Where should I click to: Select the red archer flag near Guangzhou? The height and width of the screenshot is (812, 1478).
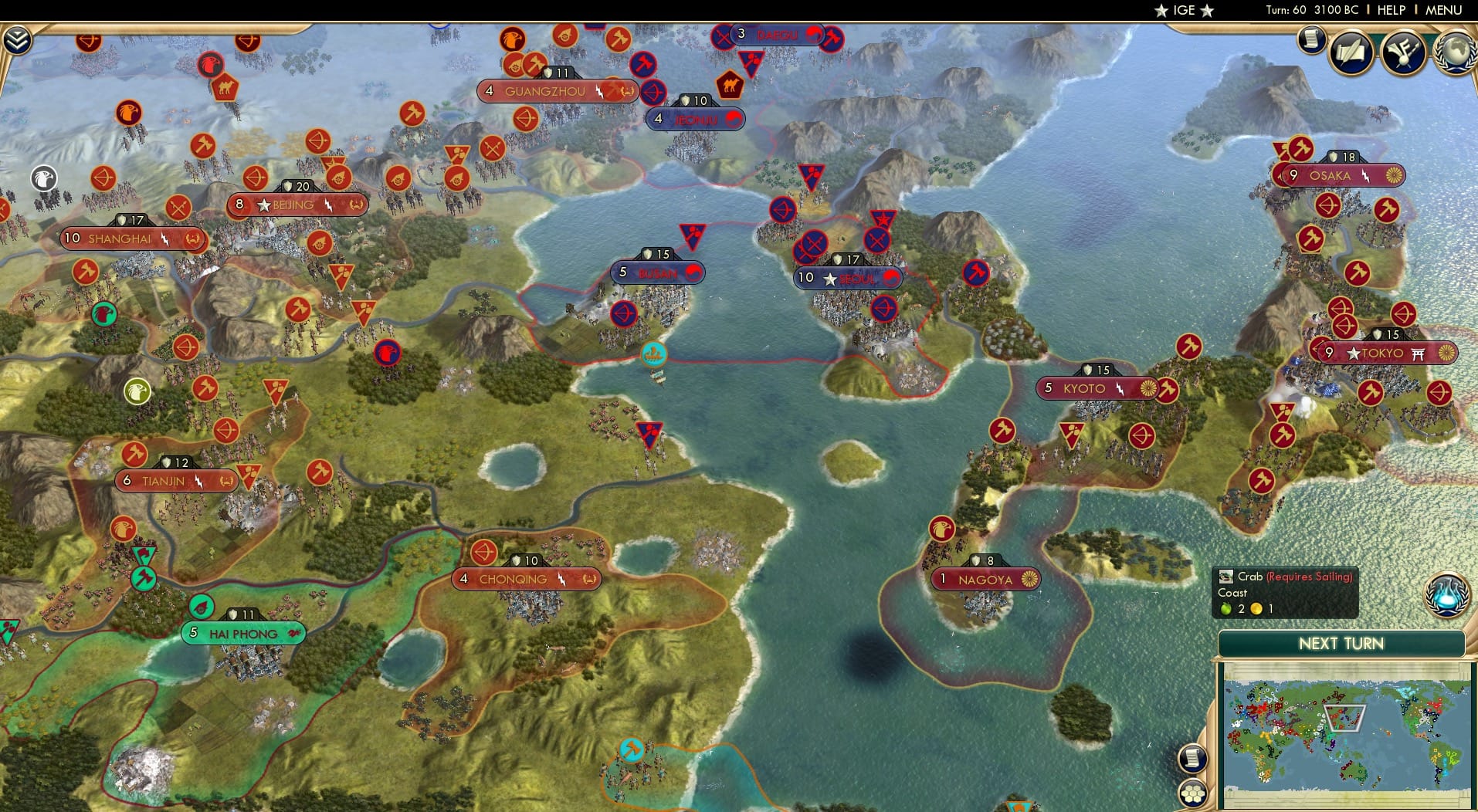click(x=528, y=117)
